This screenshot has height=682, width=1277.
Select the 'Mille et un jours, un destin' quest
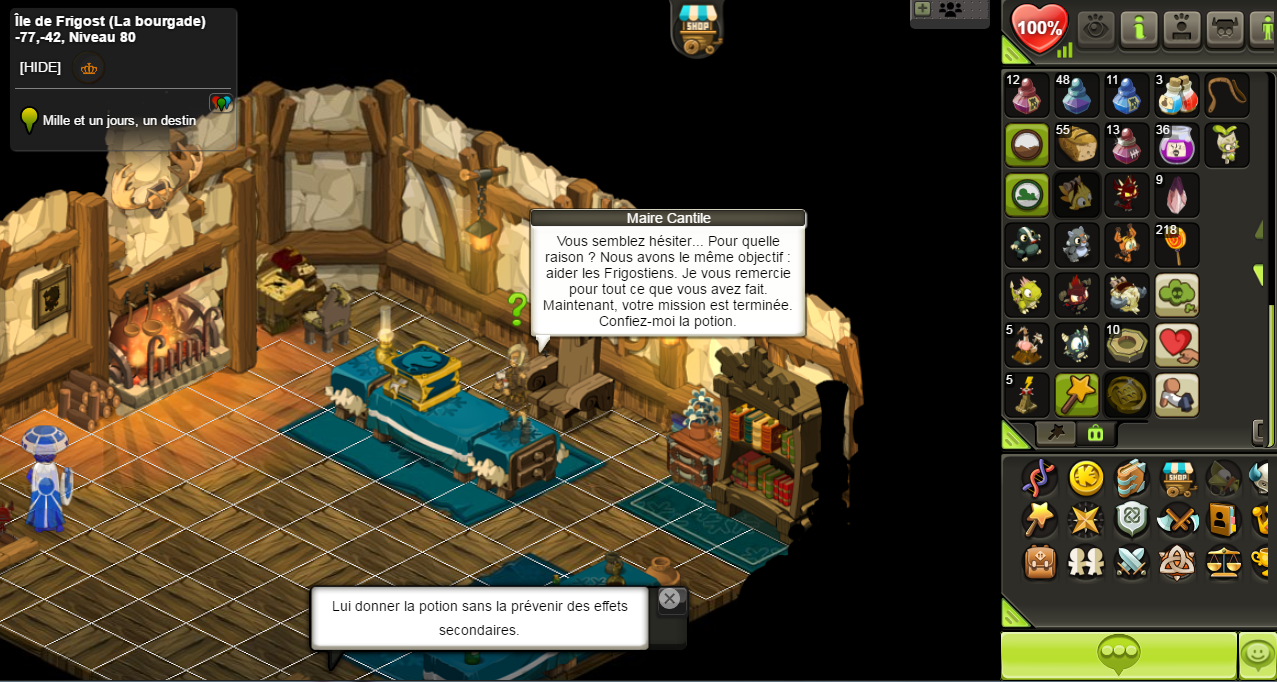118,121
